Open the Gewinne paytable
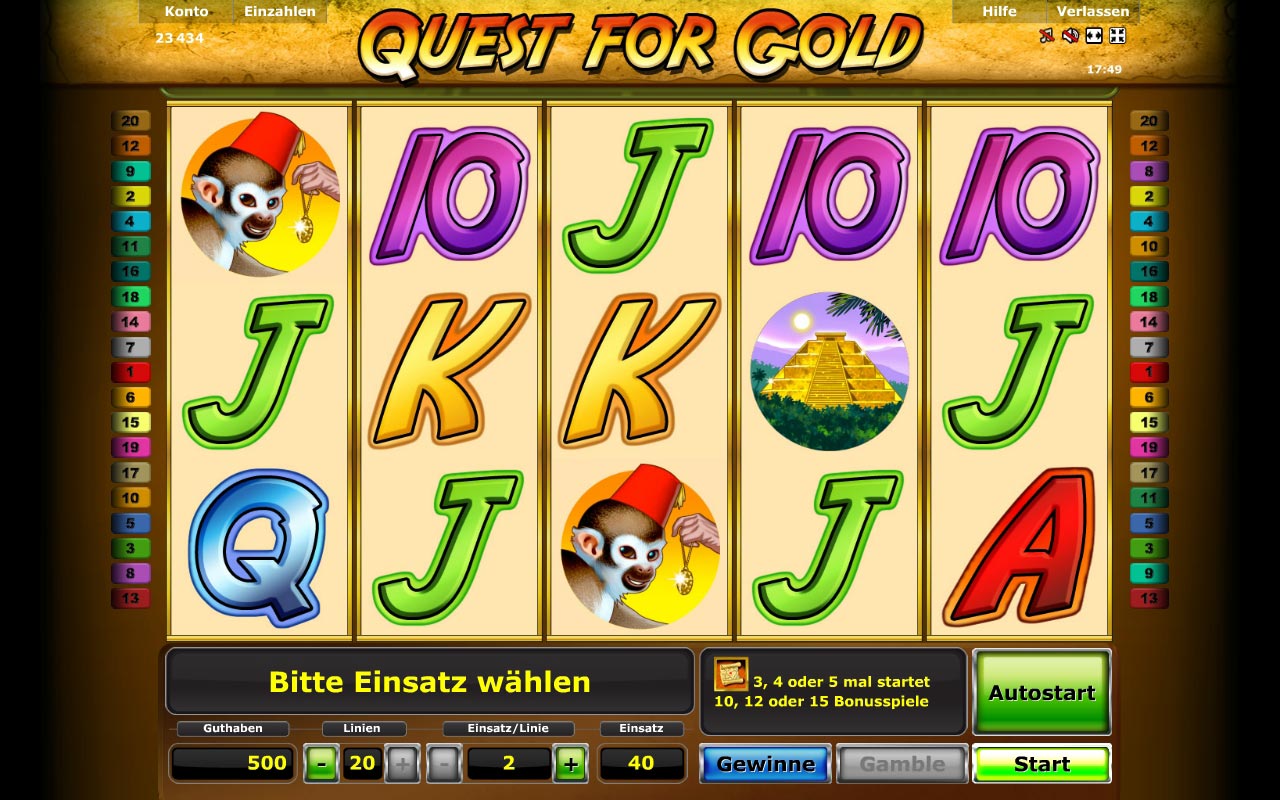The width and height of the screenshot is (1280, 800). point(765,764)
